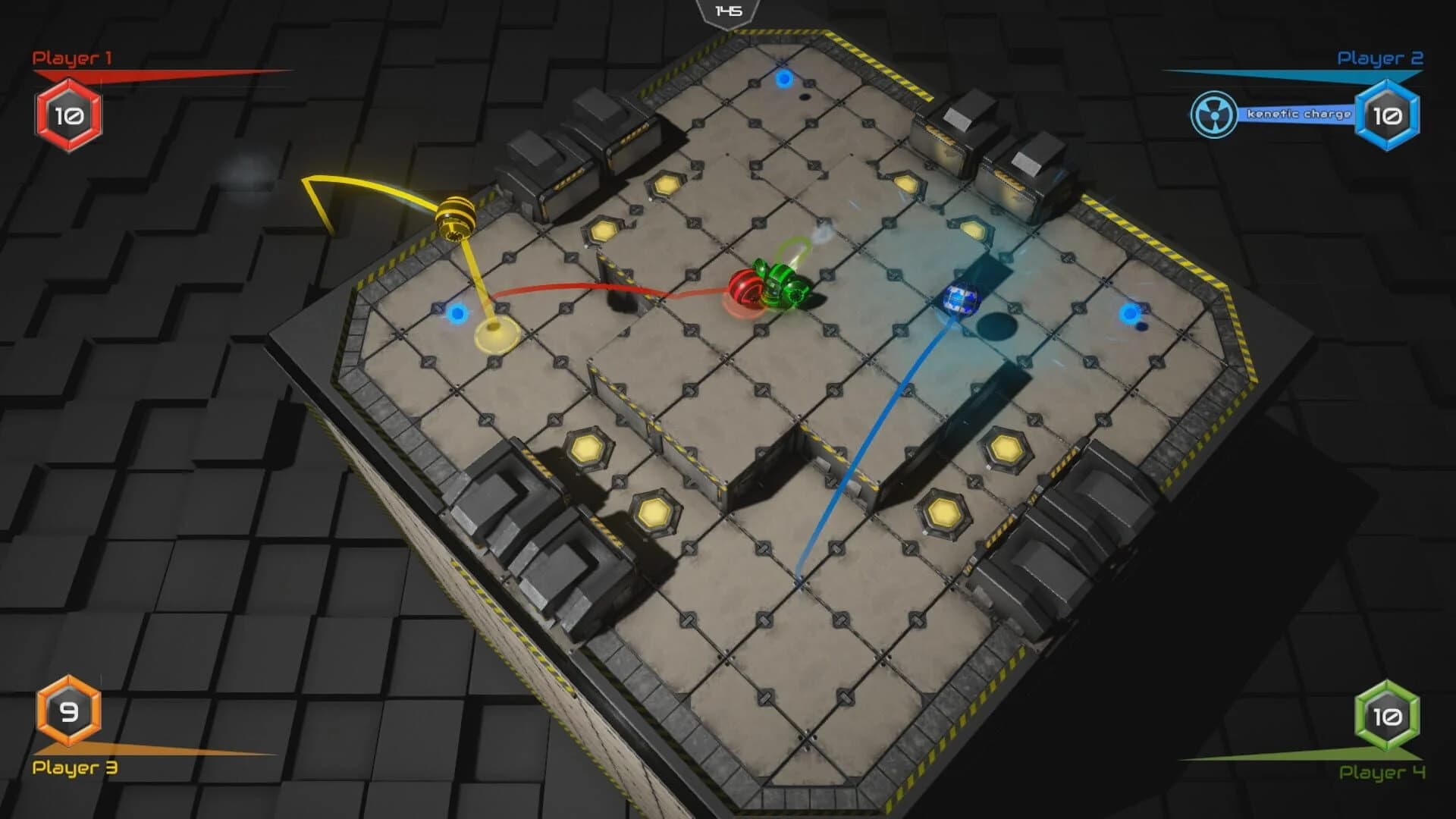This screenshot has height=819, width=1456.
Task: Select the Player 1 name label
Action: (71, 55)
